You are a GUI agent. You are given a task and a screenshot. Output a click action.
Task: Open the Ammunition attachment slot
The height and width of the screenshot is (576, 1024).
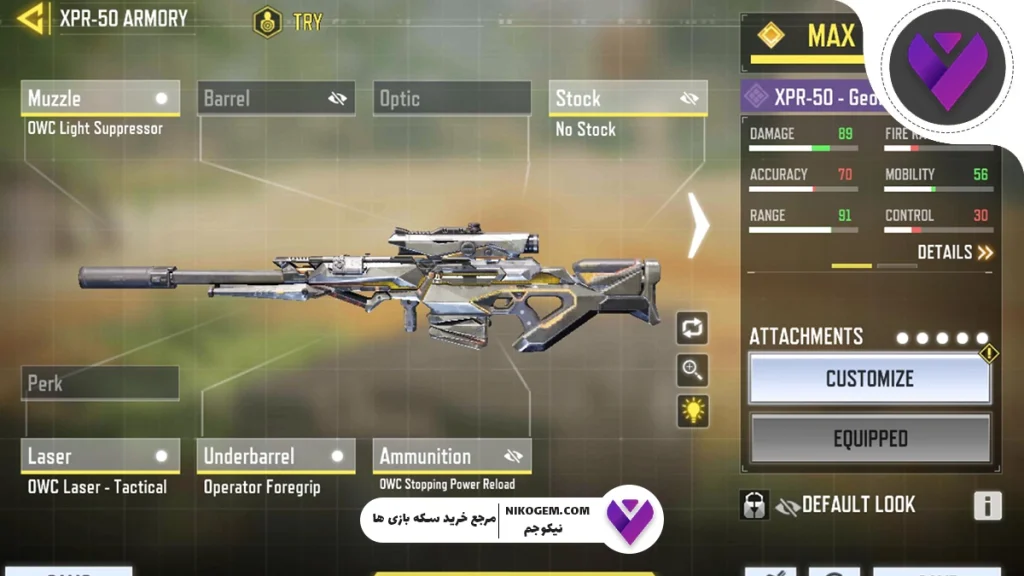click(x=452, y=456)
